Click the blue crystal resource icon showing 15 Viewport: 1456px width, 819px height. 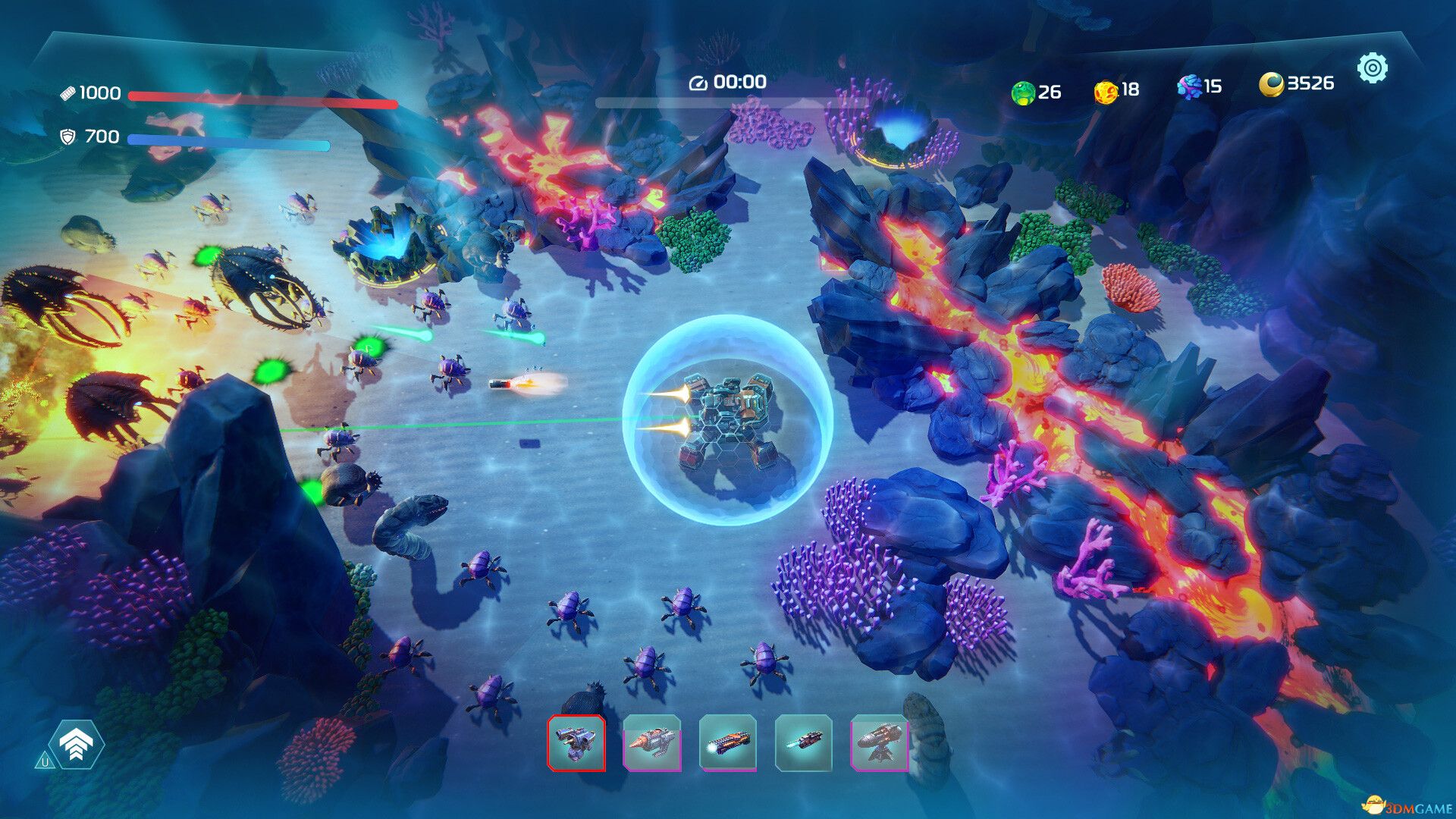coord(1189,89)
